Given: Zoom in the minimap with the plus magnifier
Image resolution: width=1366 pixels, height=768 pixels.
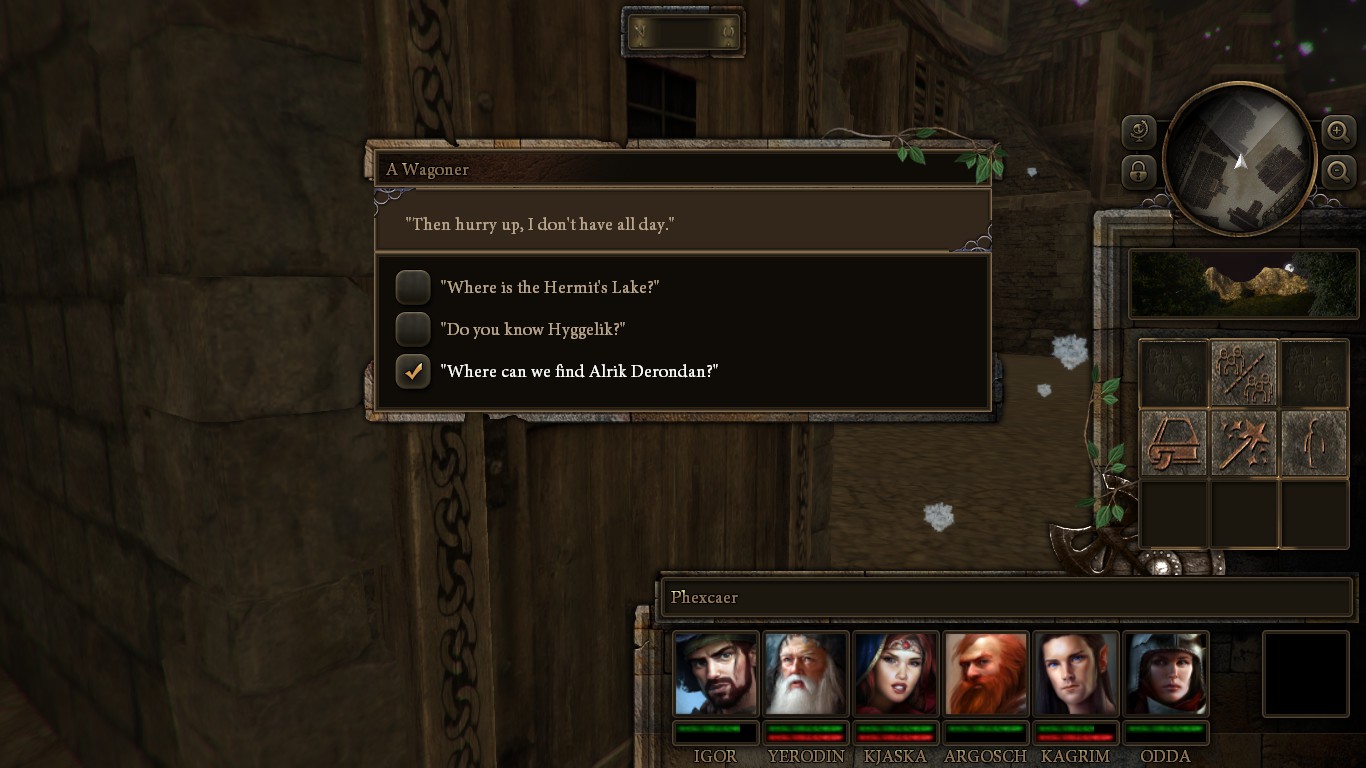Looking at the screenshot, I should pos(1338,131).
